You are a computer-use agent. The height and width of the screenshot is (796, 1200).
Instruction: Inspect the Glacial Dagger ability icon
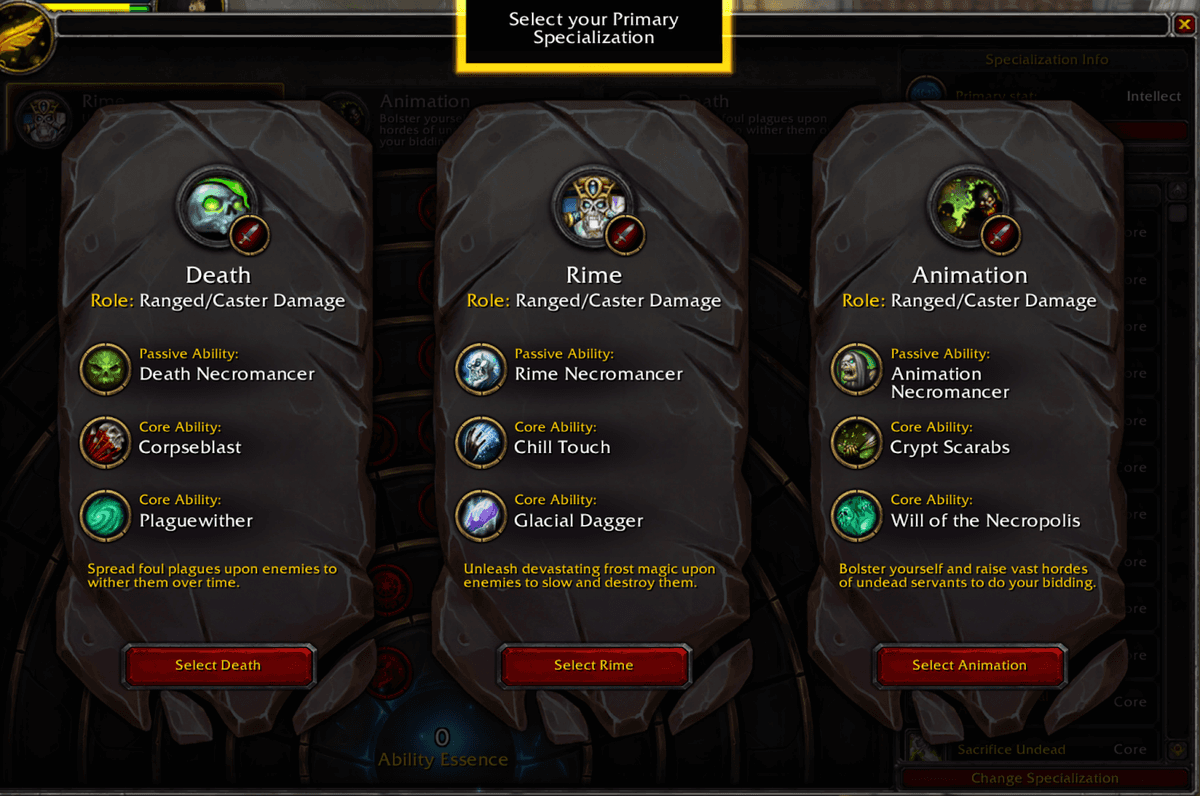[481, 514]
